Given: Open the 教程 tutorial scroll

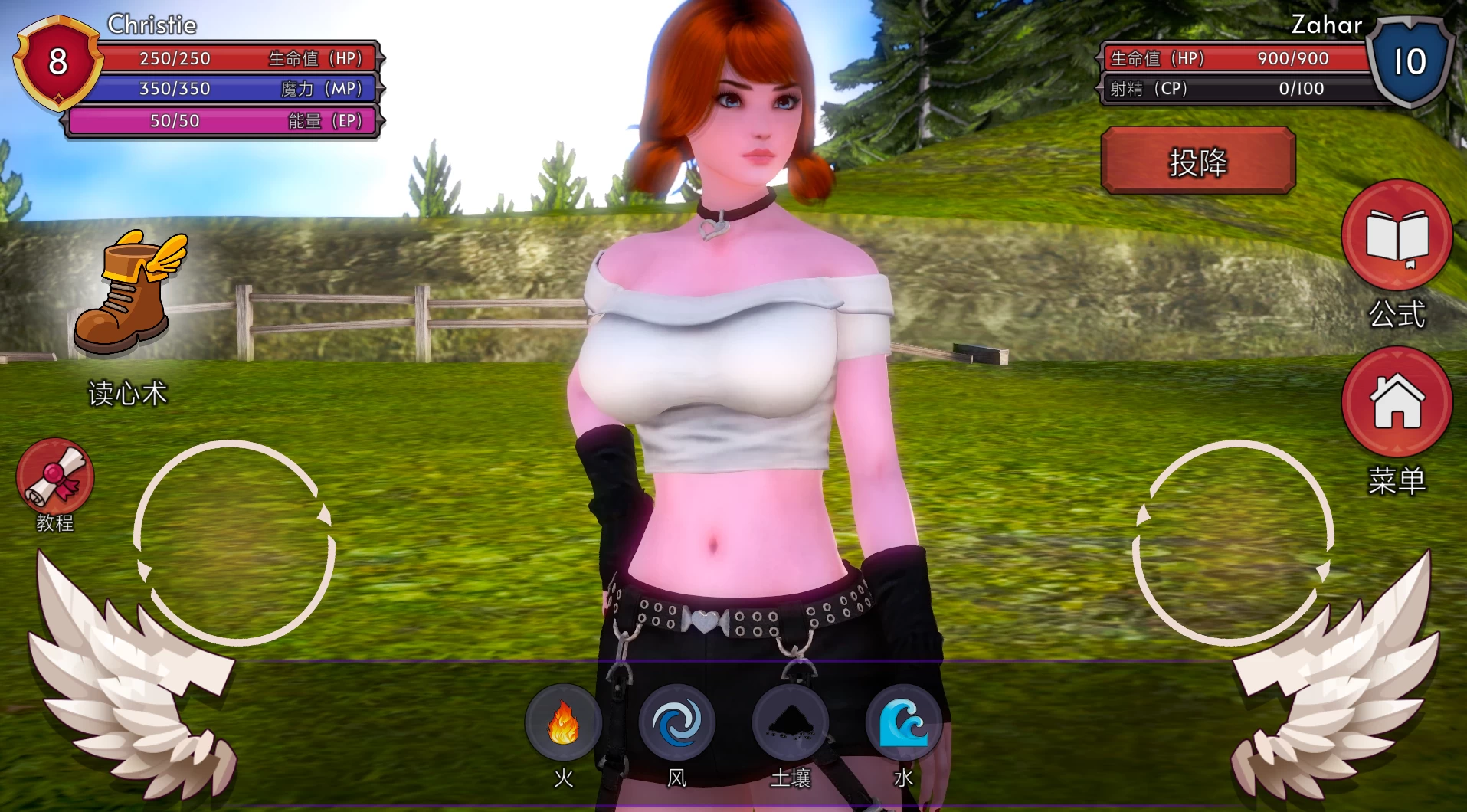Looking at the screenshot, I should tap(54, 476).
